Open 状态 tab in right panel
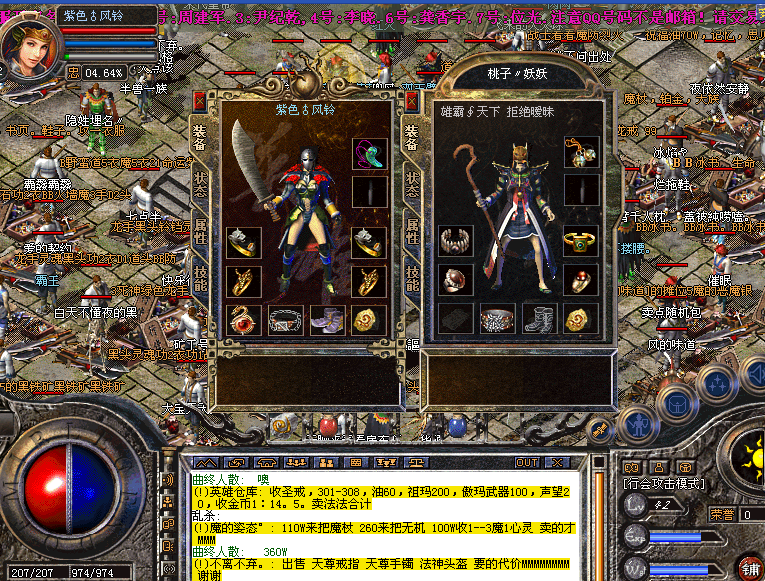Viewport: 765px width, 581px height. pos(411,184)
